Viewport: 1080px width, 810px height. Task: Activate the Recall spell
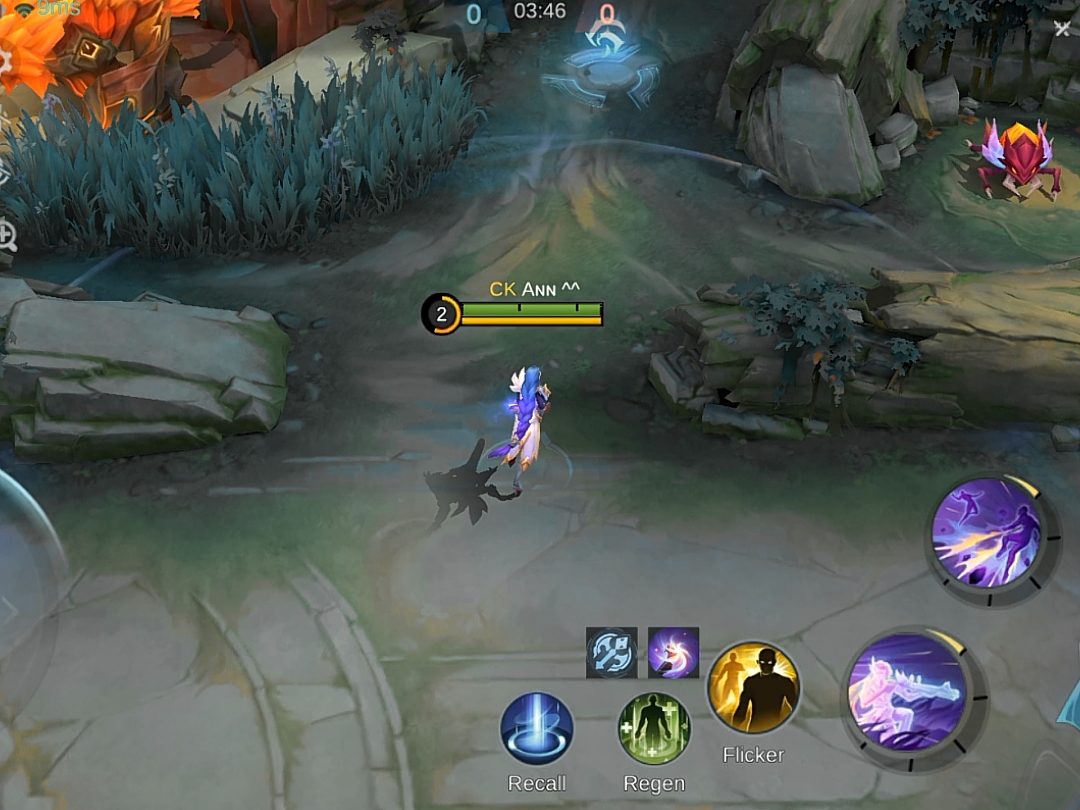coord(537,729)
